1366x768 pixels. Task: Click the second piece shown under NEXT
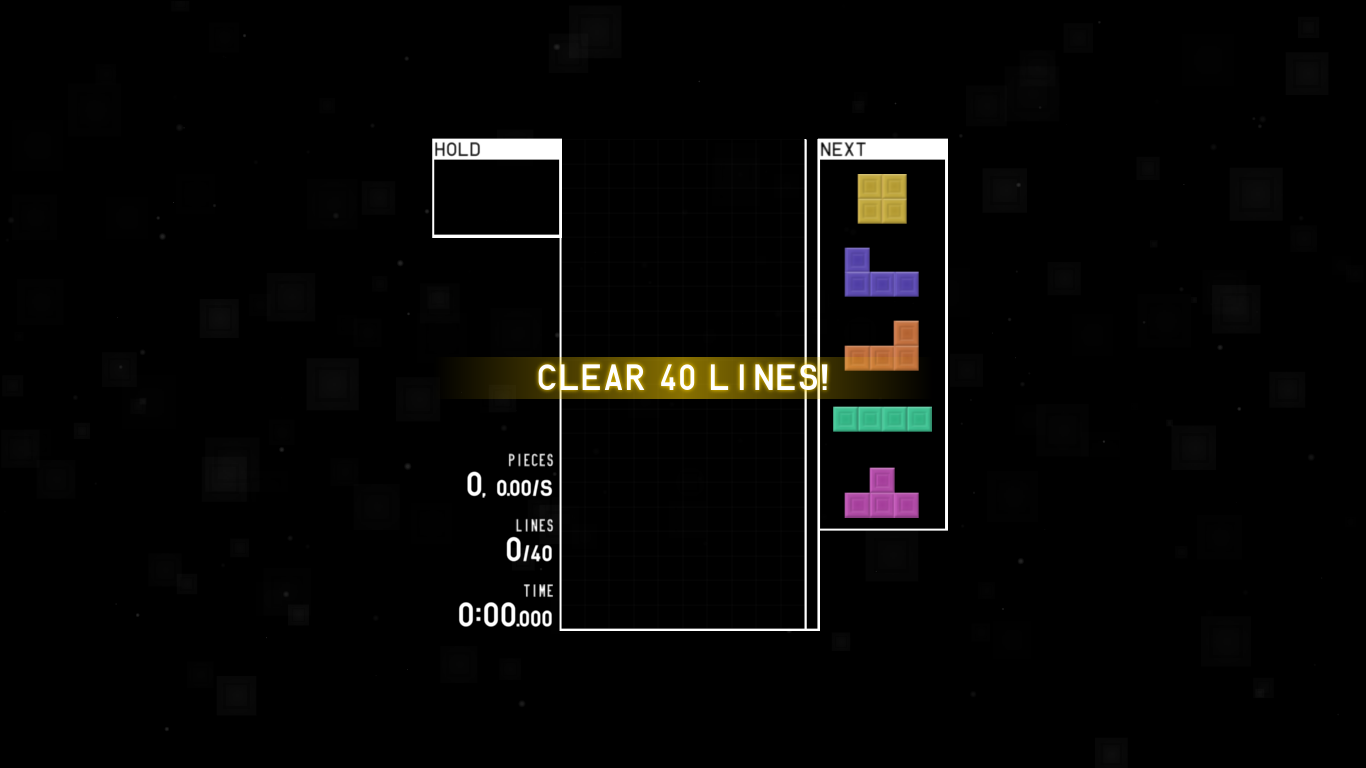click(x=881, y=272)
